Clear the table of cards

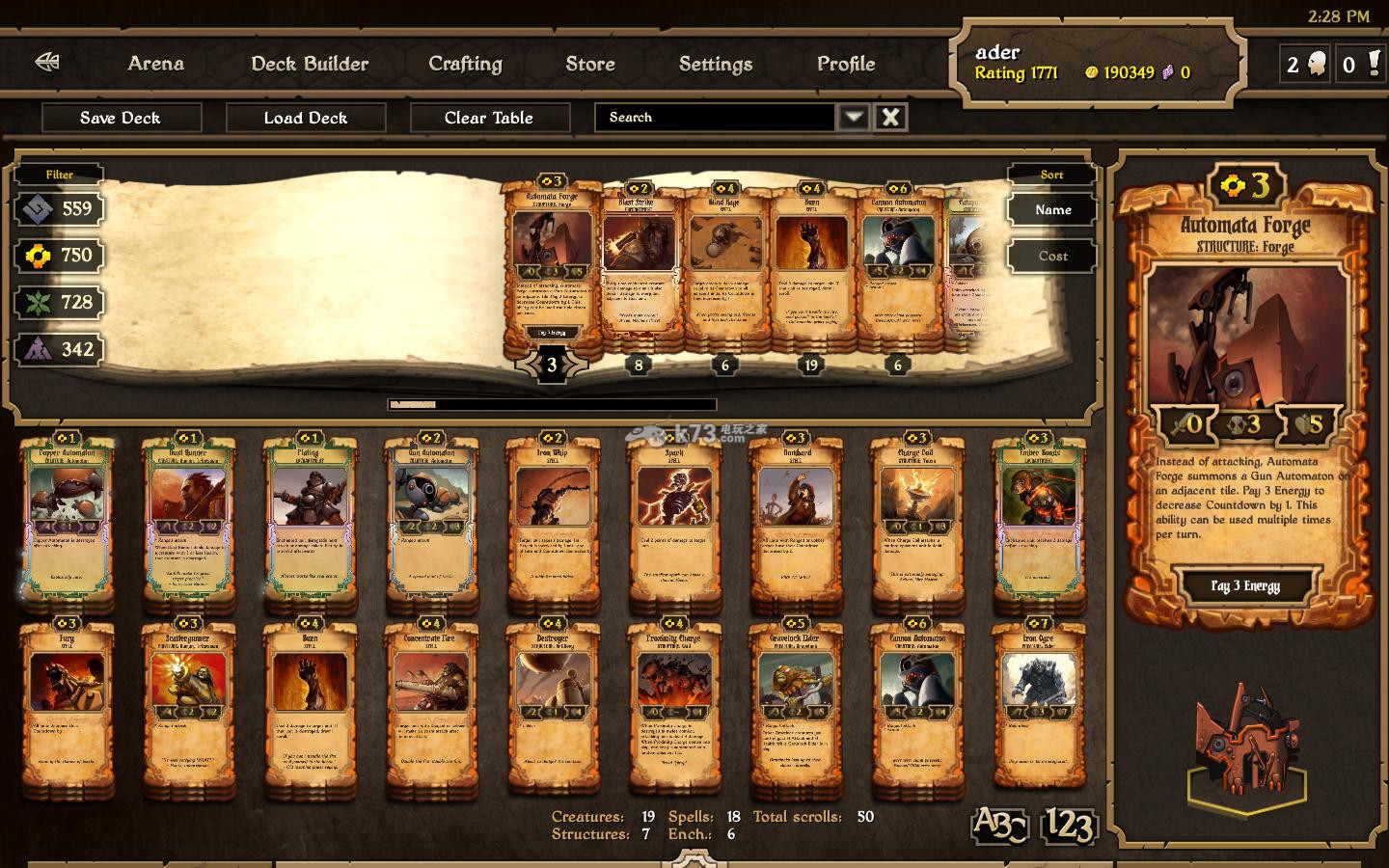point(489,118)
